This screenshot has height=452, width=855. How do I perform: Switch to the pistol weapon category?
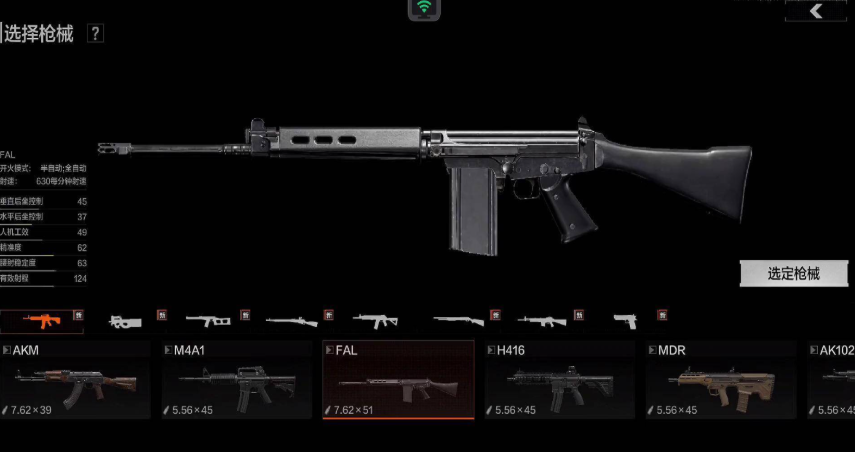(x=625, y=321)
